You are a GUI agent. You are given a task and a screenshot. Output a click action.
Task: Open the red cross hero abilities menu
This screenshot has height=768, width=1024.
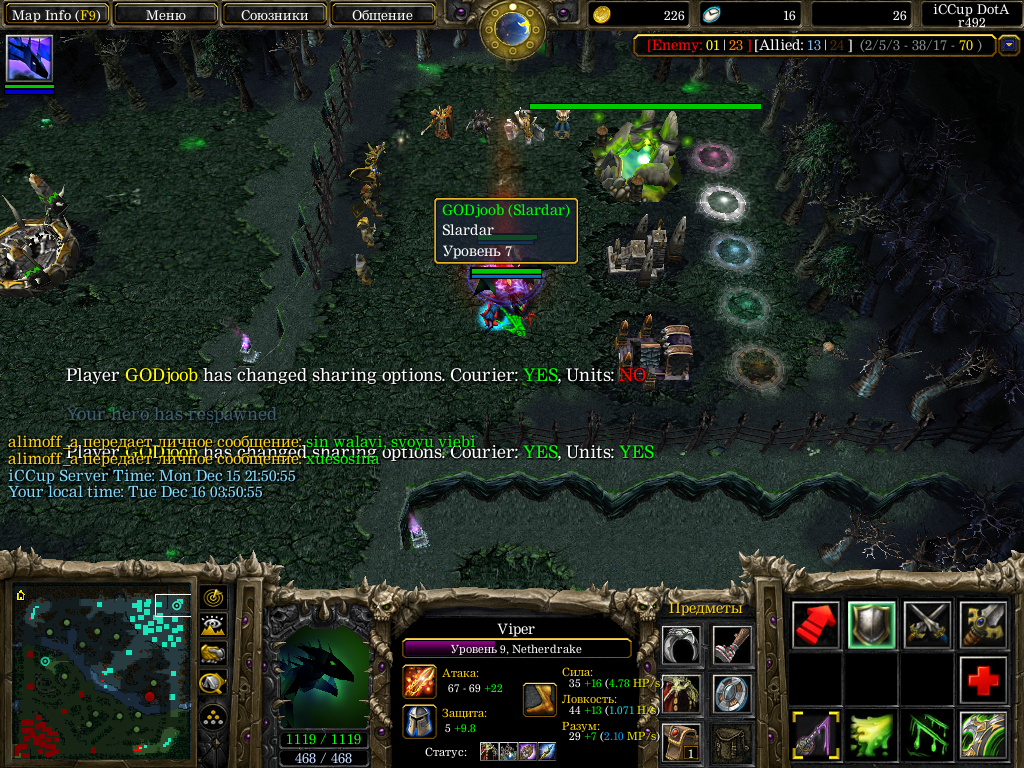tap(984, 680)
